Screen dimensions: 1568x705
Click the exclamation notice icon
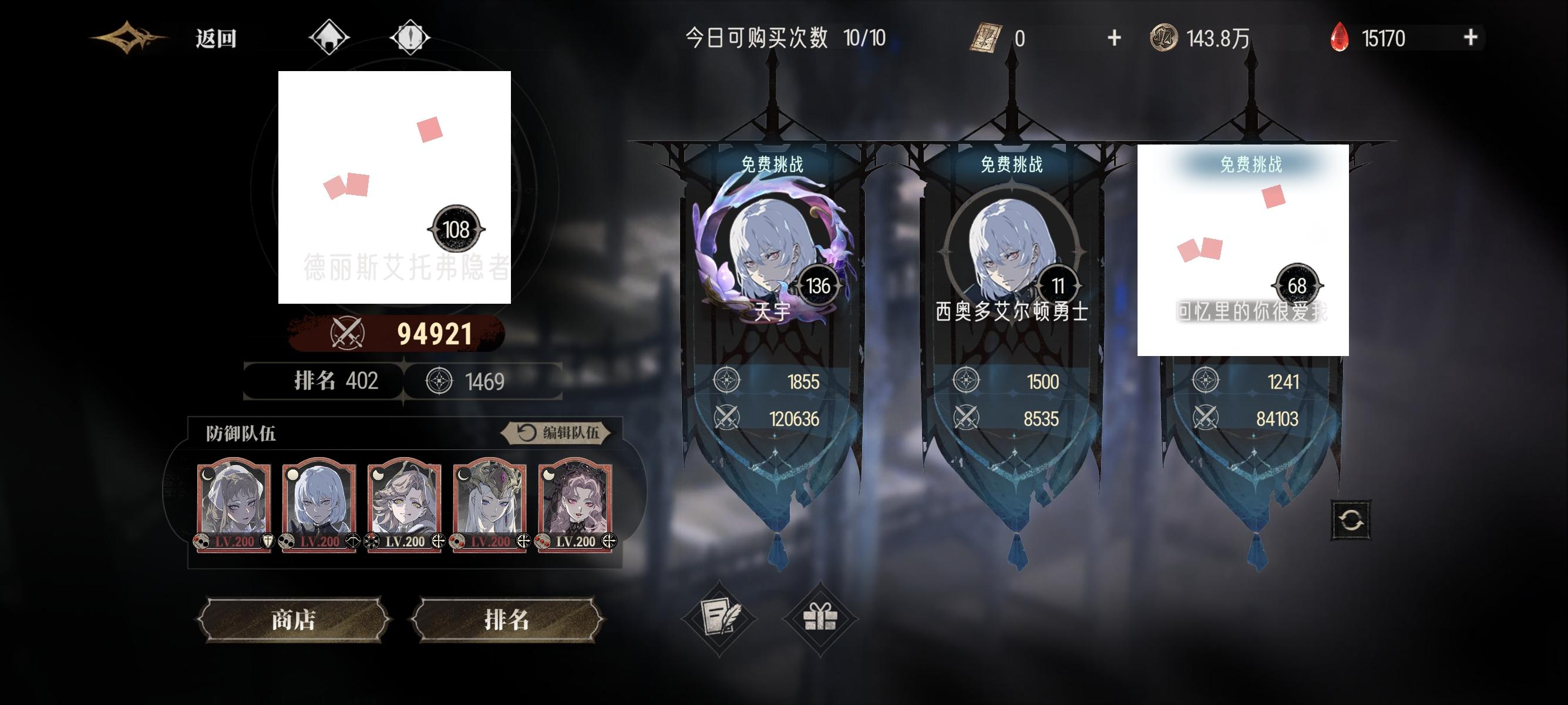(411, 38)
